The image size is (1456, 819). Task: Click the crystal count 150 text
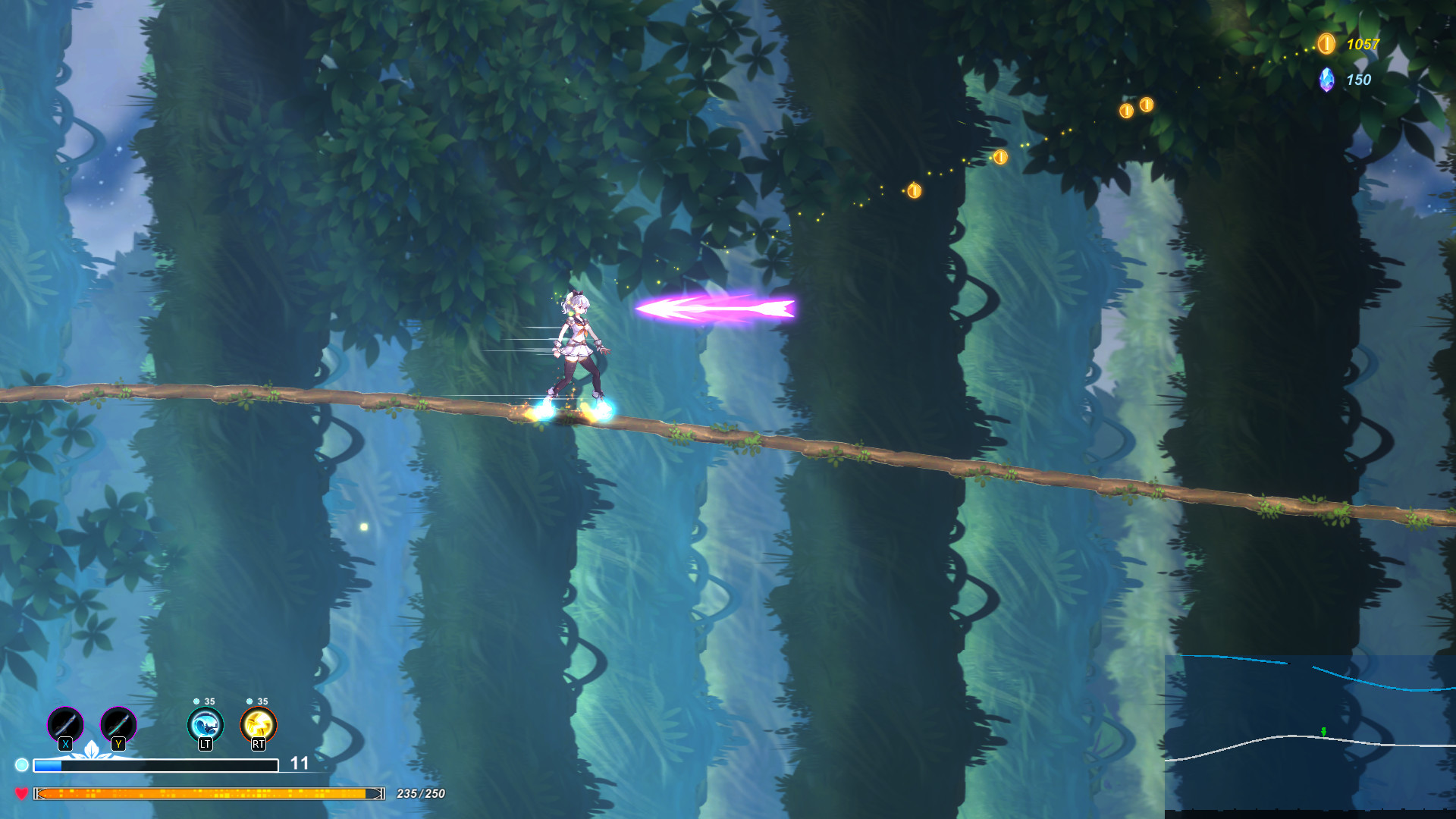pos(1357,79)
